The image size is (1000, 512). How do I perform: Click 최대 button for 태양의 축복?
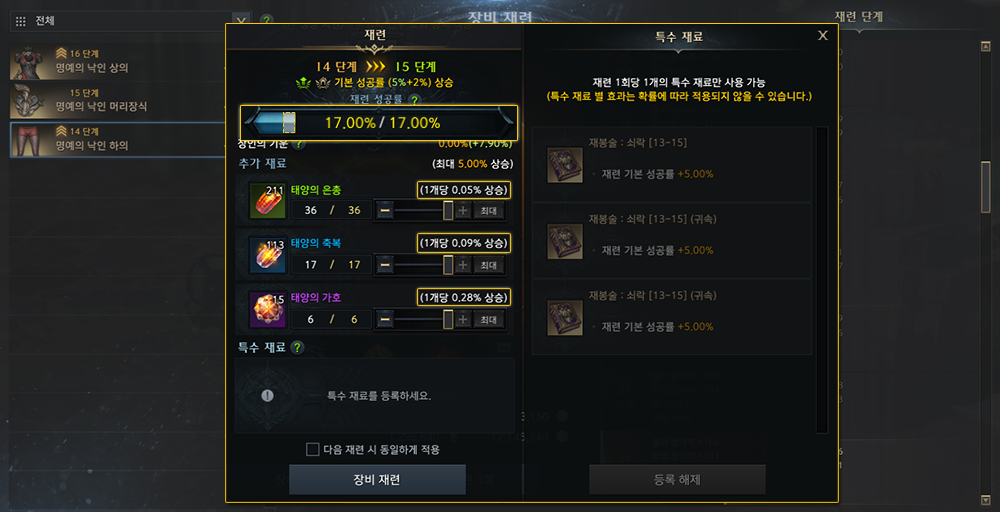point(488,265)
